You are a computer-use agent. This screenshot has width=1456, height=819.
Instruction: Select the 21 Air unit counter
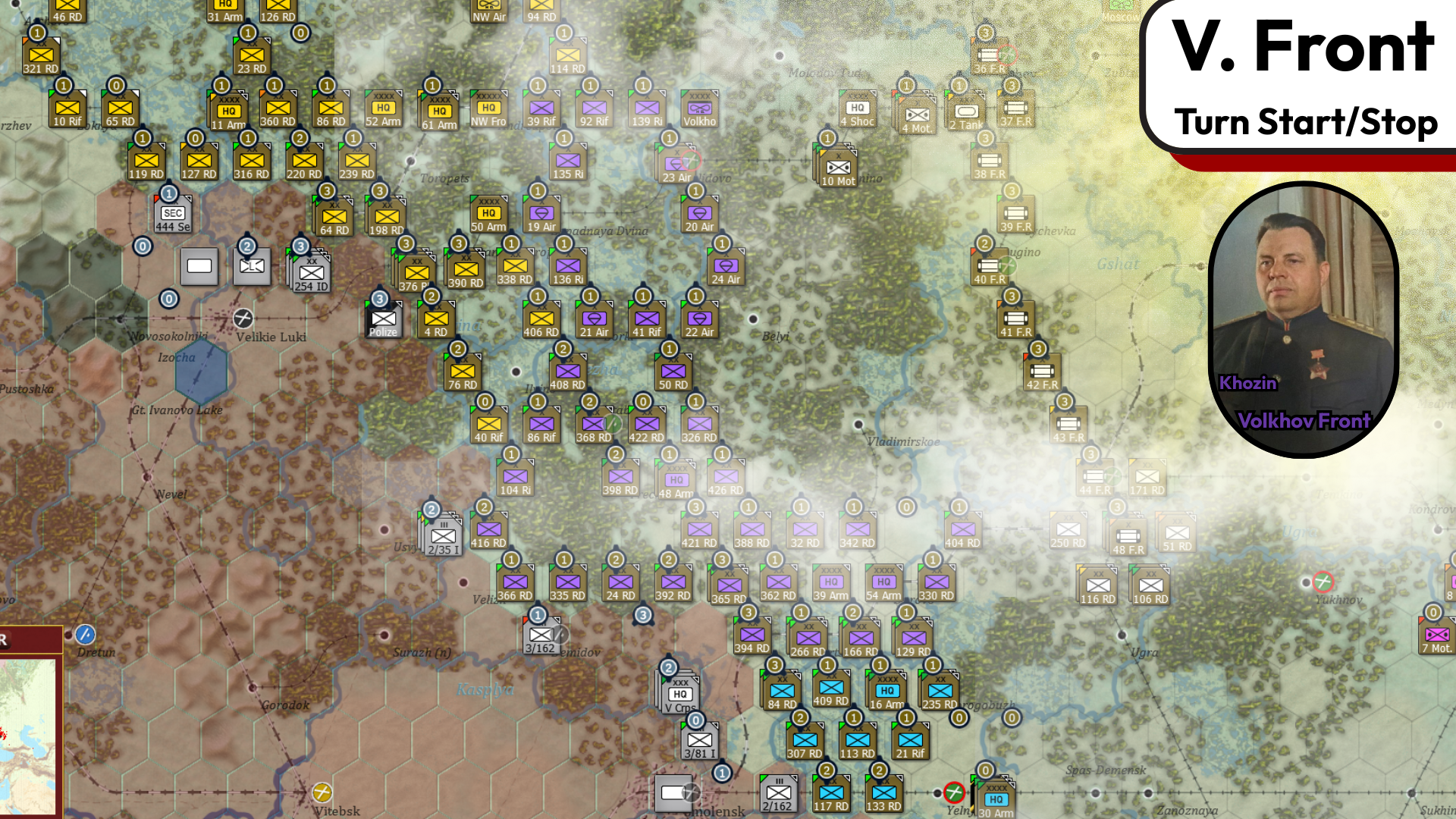point(594,318)
